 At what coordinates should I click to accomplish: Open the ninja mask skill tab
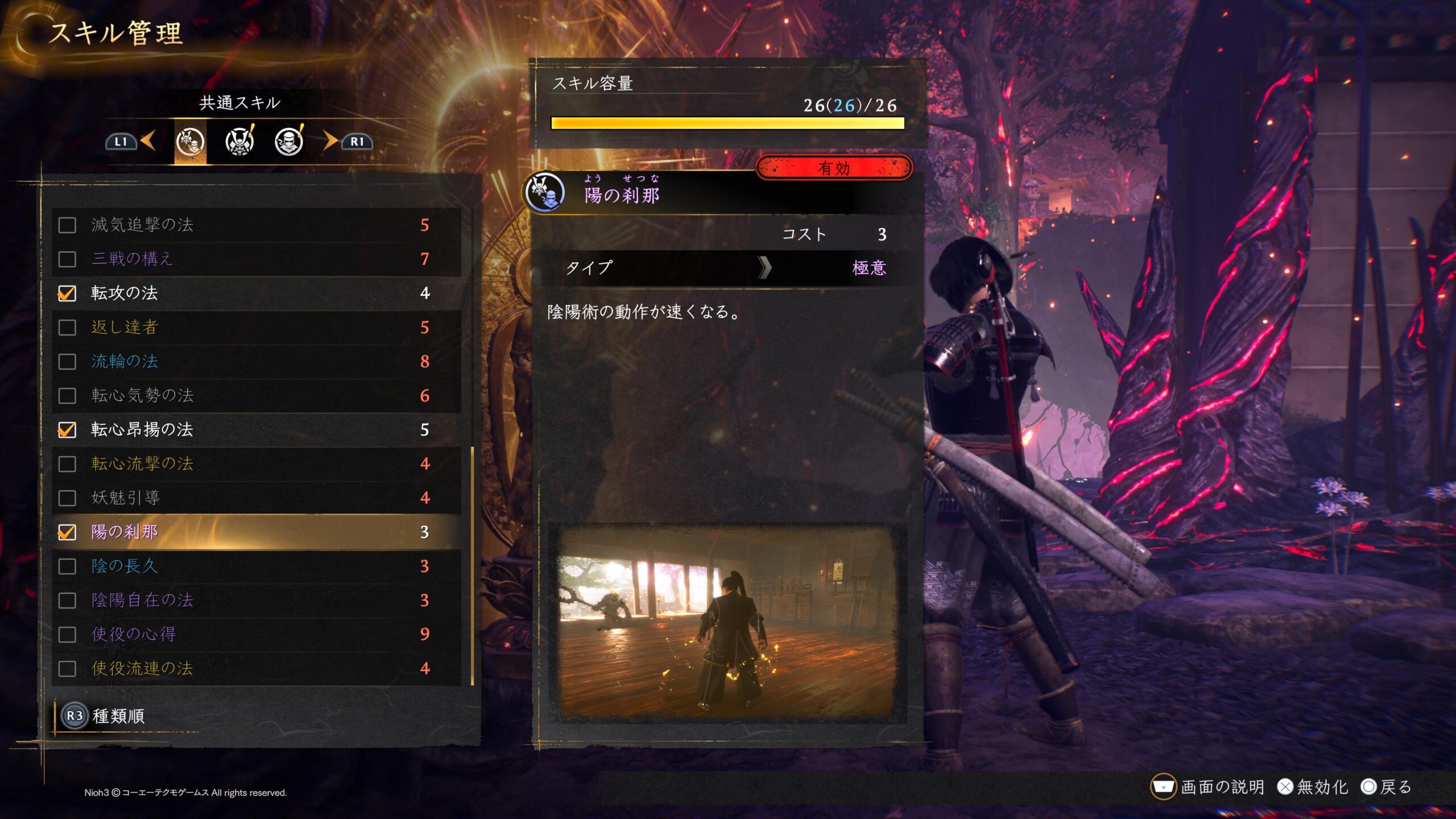(289, 142)
